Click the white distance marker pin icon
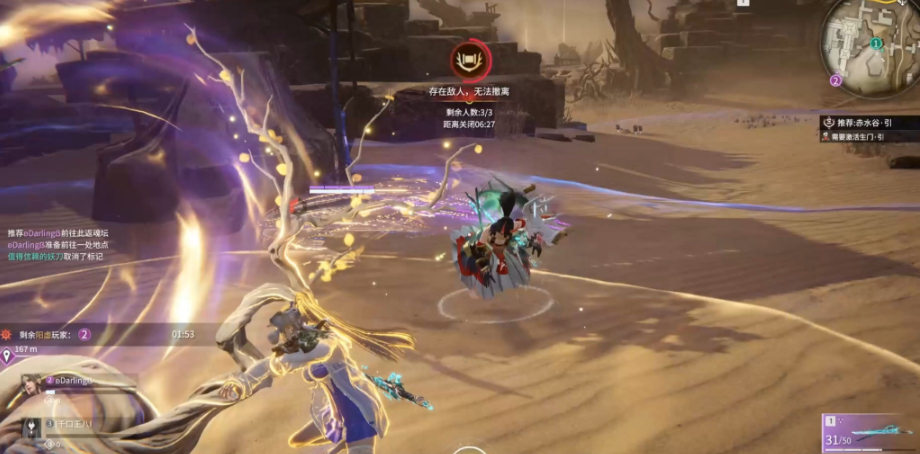 7,352
